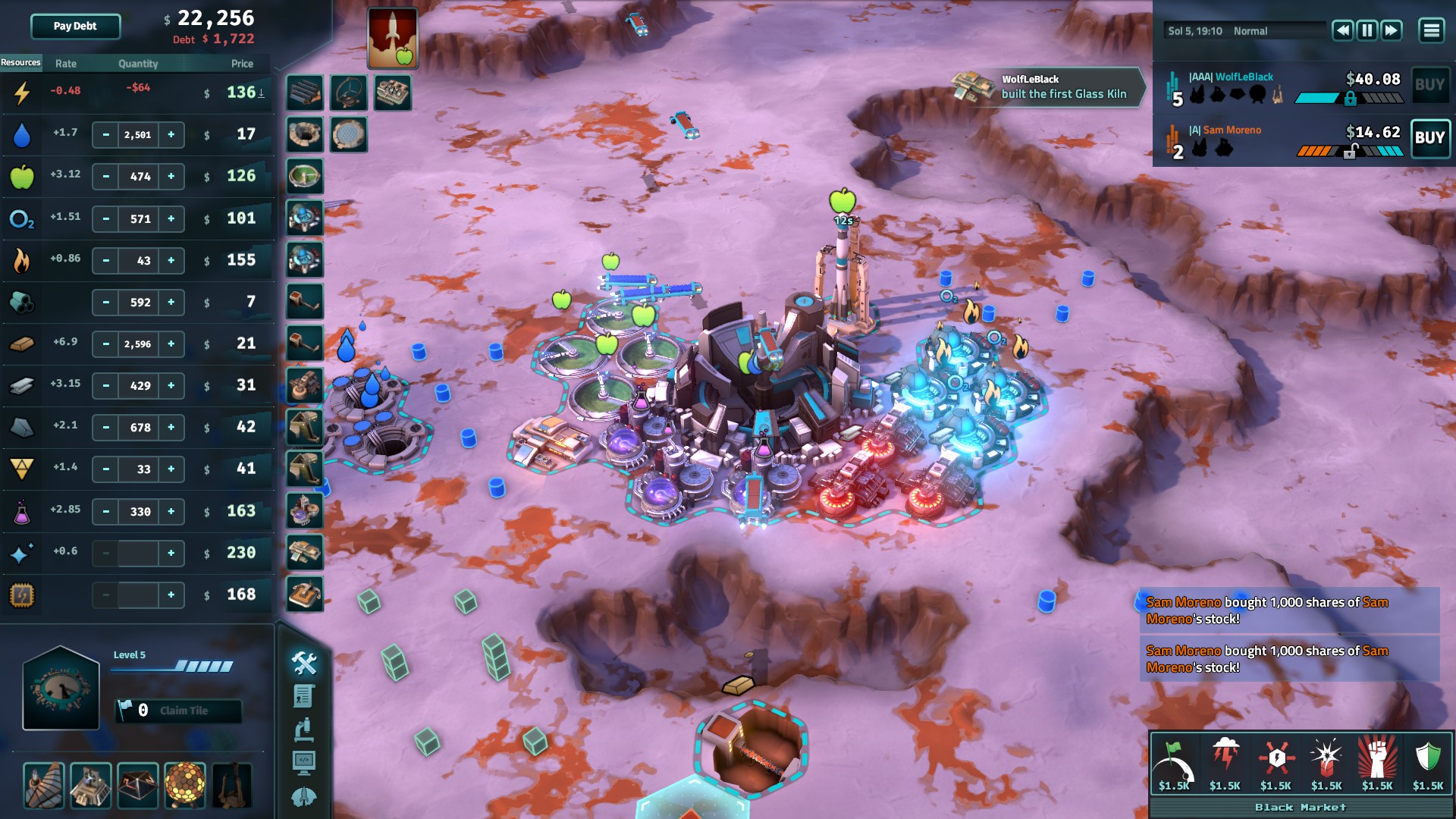Decrease food quantity with minus button
1456x819 pixels.
click(106, 177)
